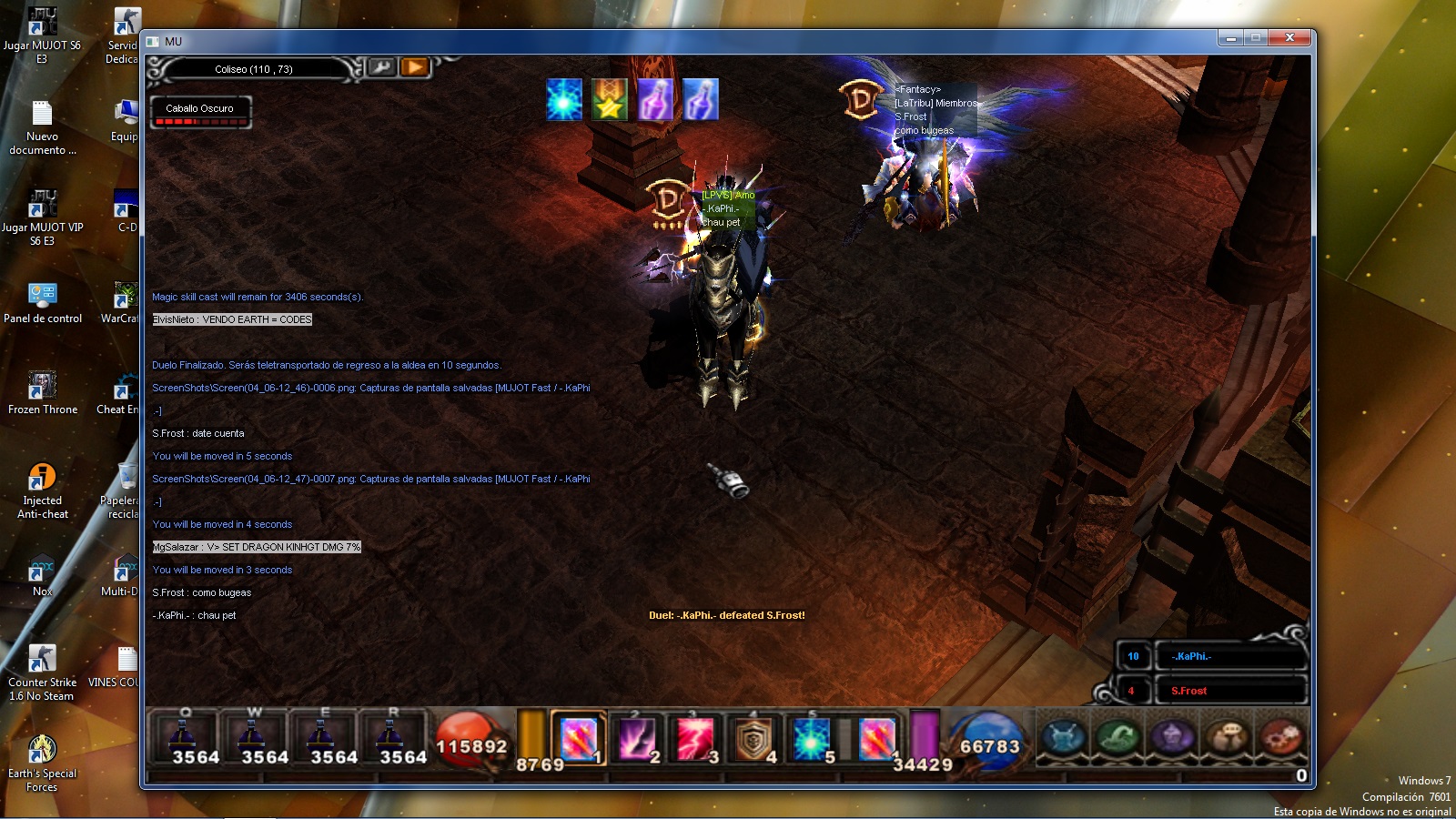1456x819 pixels.
Task: Open the purple bag inventory icon
Action: pos(1173,737)
